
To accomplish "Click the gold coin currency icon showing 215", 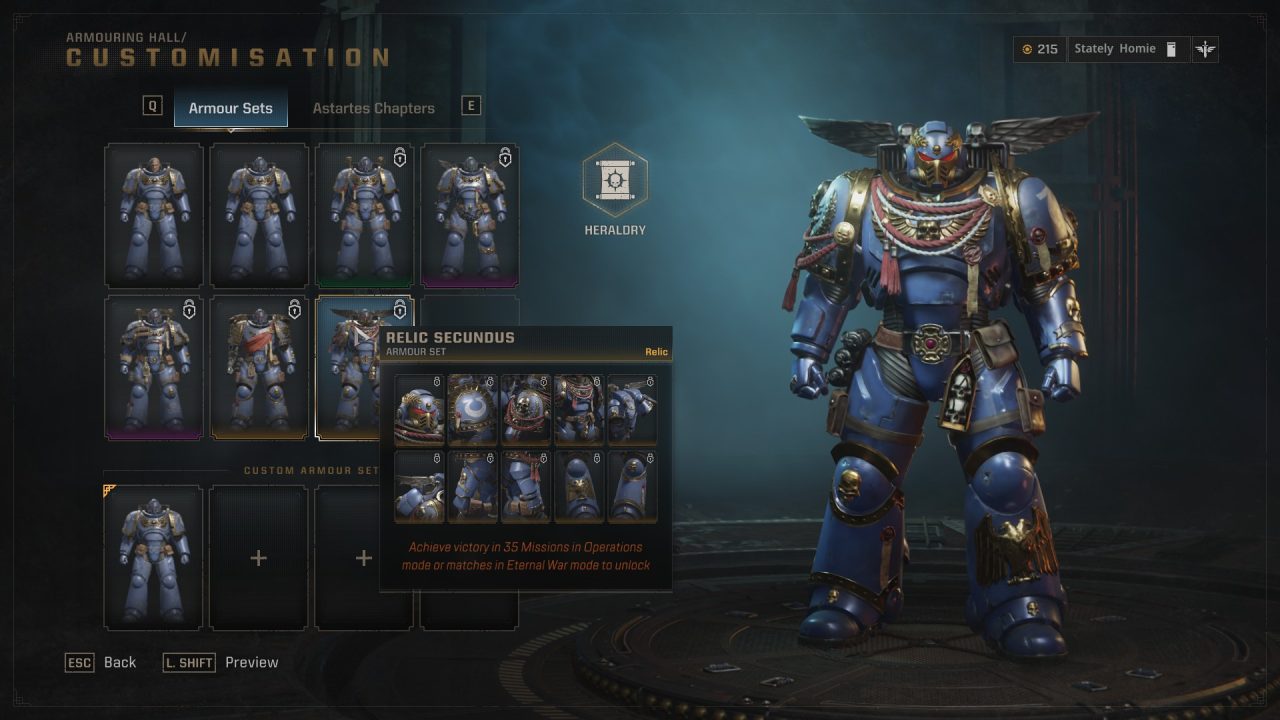I will tap(1028, 49).
